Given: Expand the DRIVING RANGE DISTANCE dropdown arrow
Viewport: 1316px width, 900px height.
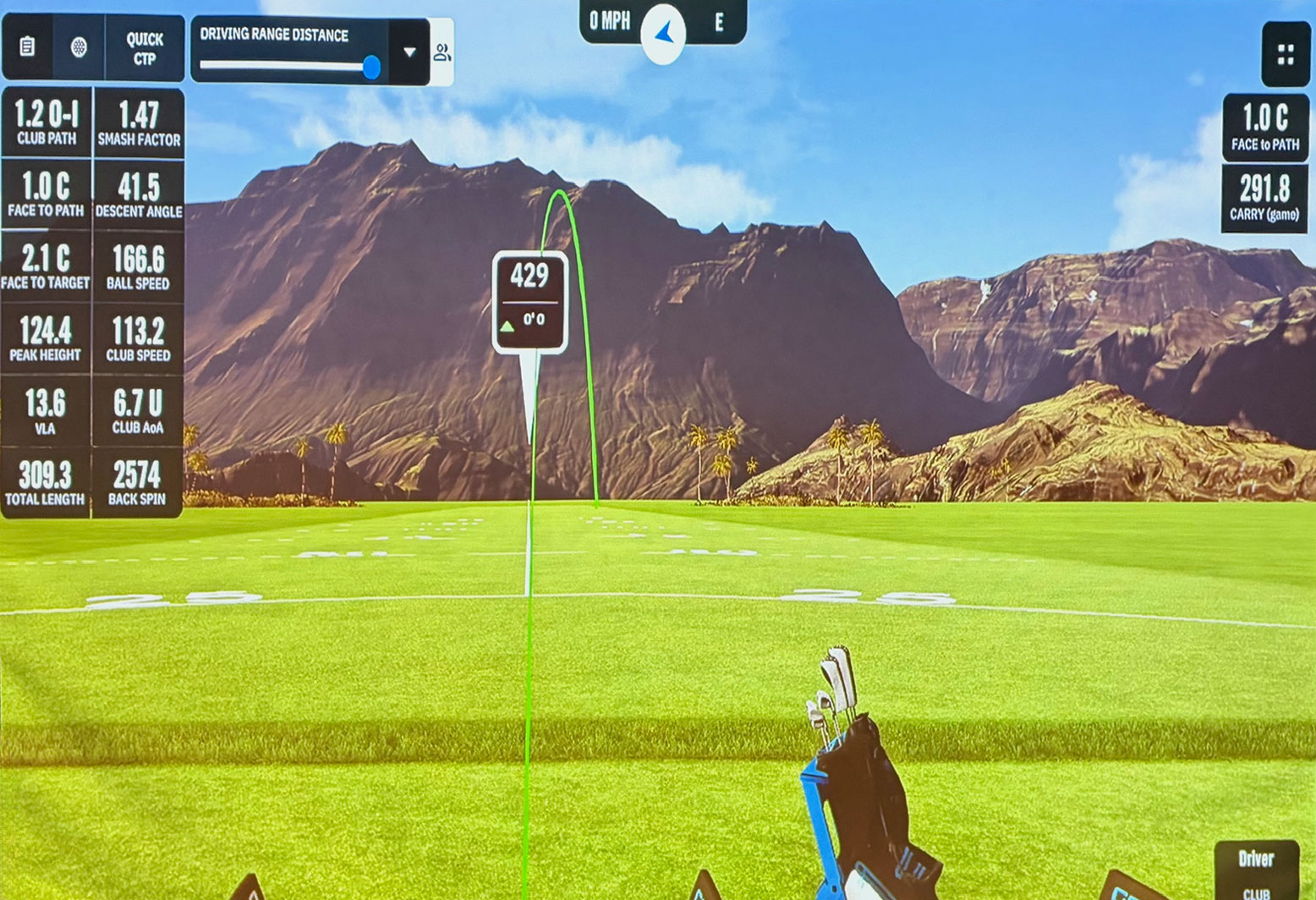Looking at the screenshot, I should [x=411, y=52].
